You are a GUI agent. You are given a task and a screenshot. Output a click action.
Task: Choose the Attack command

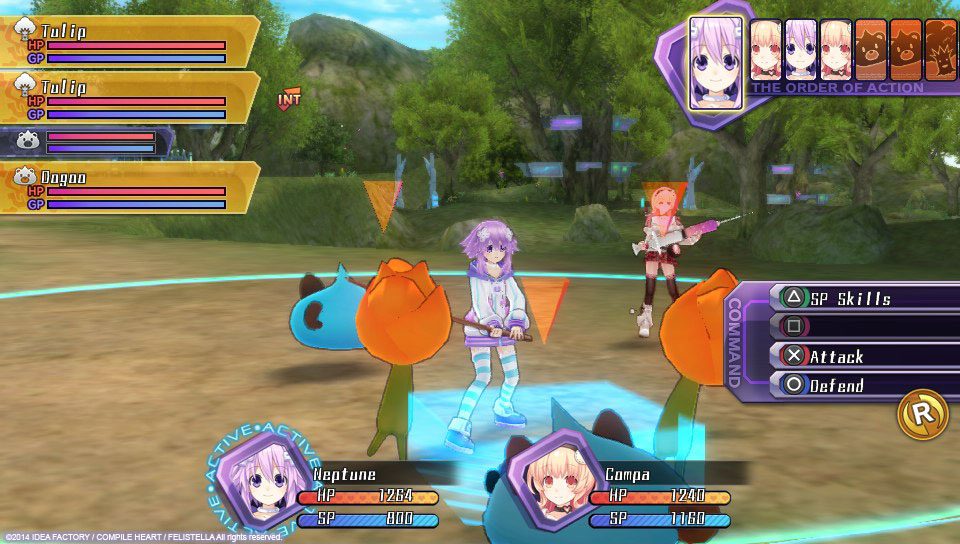(x=850, y=356)
